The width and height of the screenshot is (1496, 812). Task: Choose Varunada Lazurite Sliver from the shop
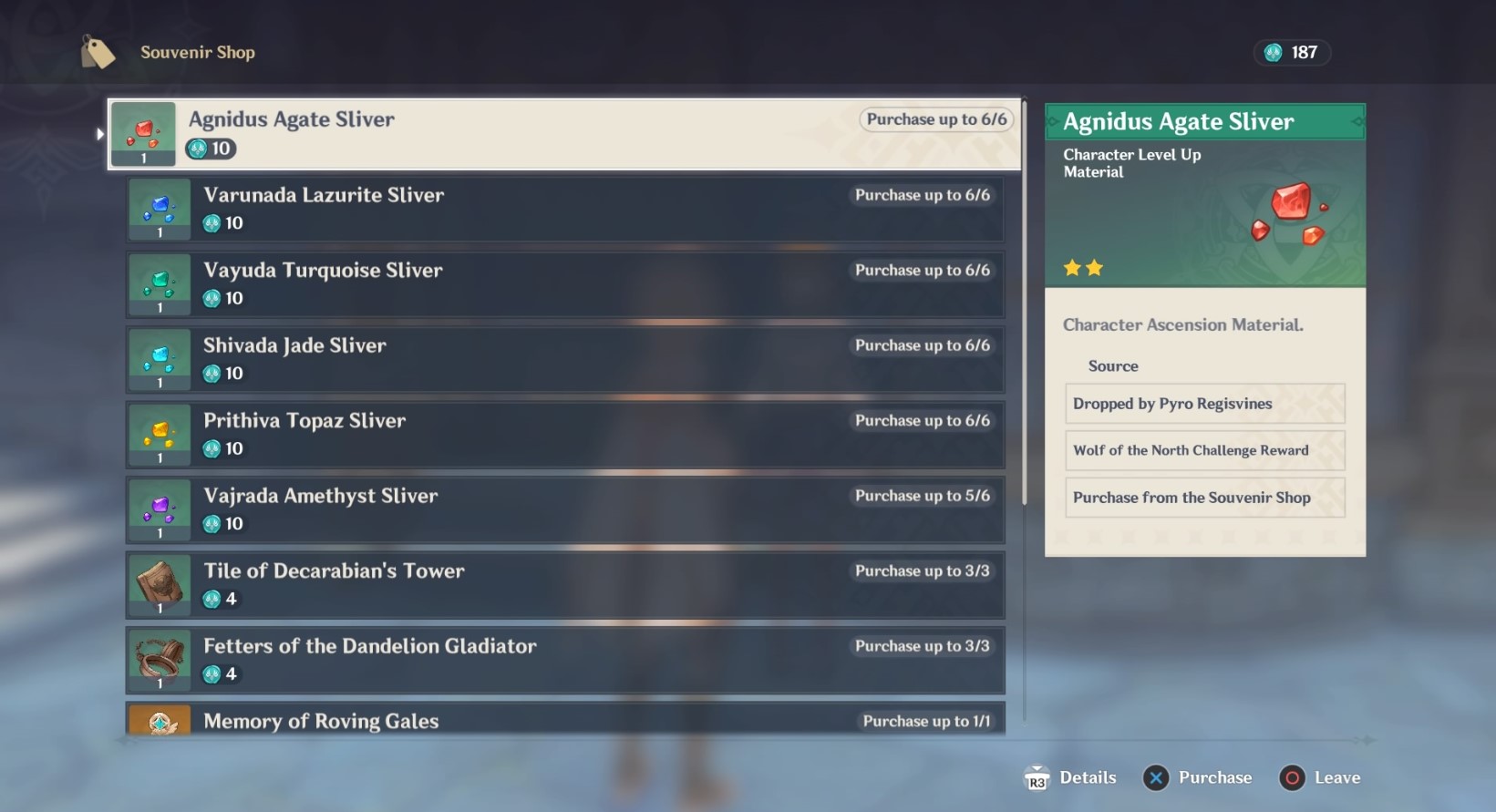565,209
